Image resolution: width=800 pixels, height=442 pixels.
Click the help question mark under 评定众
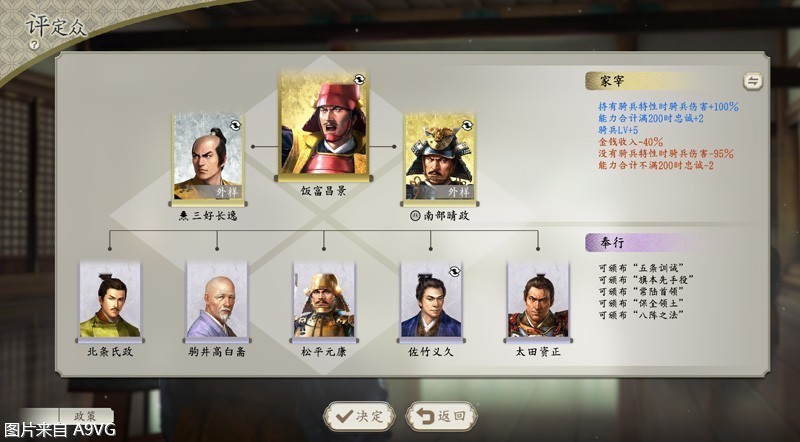(34, 45)
